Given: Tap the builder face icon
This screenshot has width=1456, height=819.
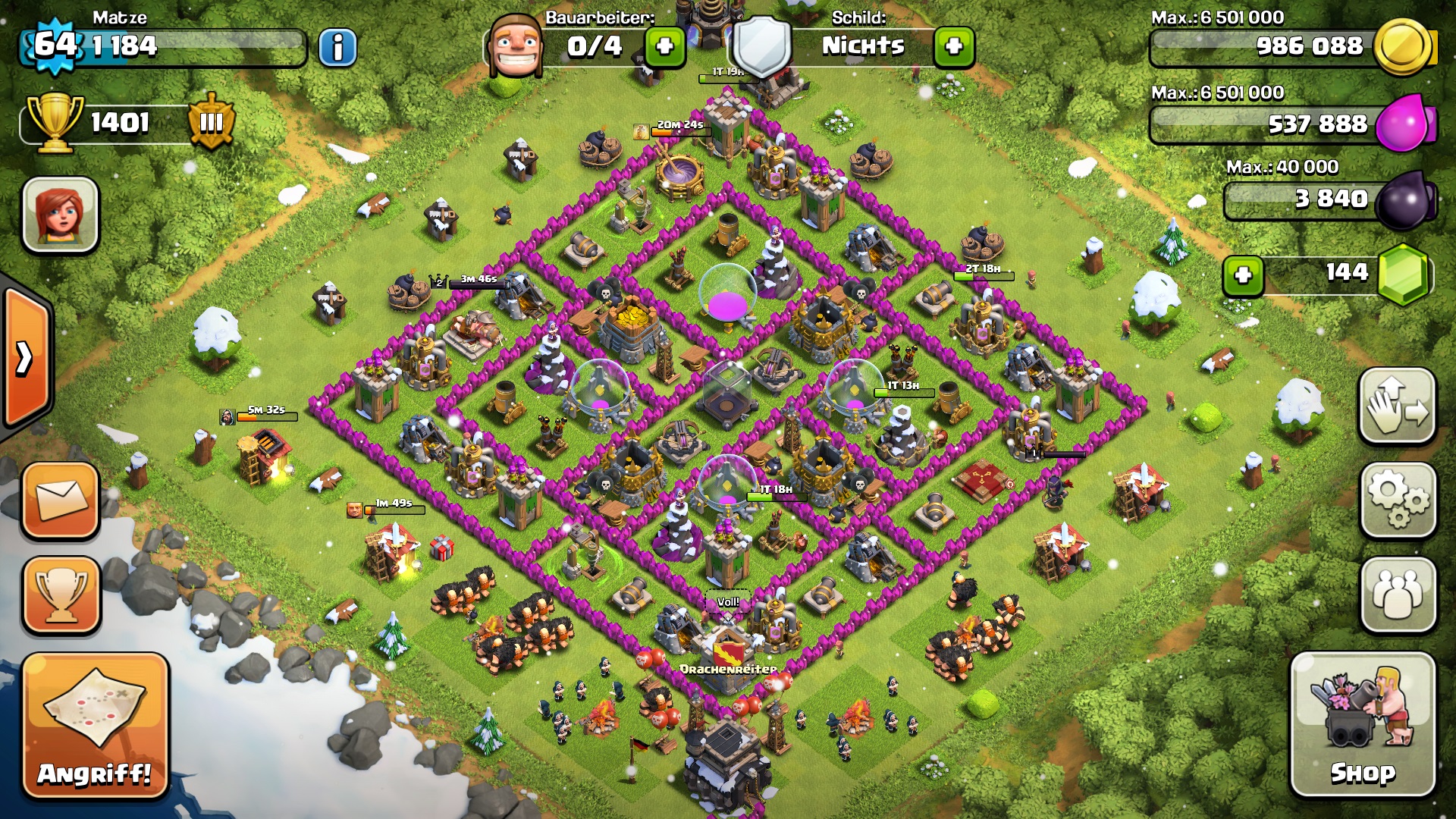Looking at the screenshot, I should pyautogui.click(x=516, y=47).
